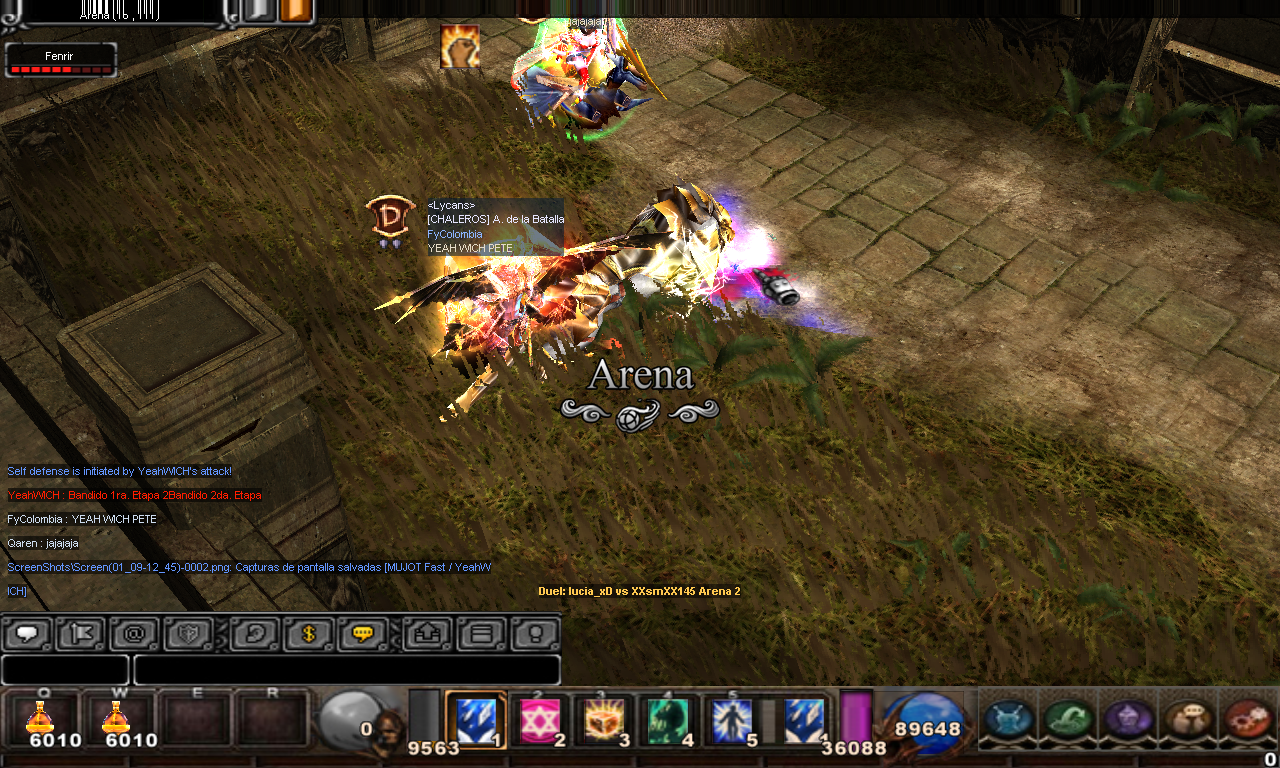Focus the wide chat message input box
This screenshot has width=1280, height=768.
(346, 670)
